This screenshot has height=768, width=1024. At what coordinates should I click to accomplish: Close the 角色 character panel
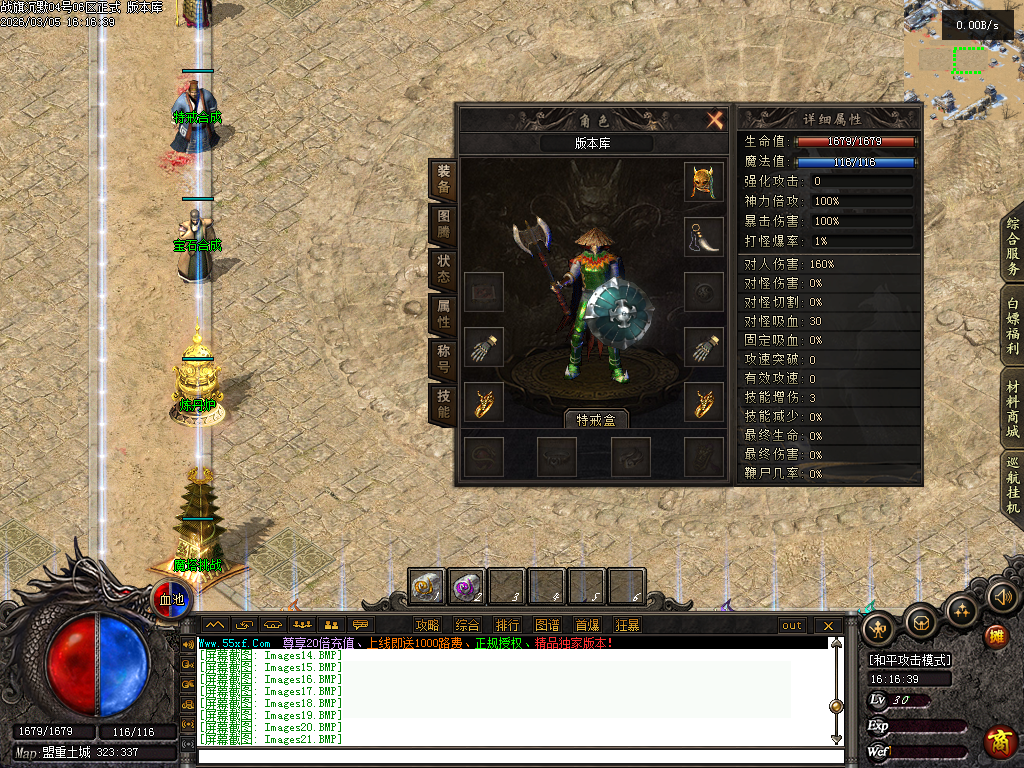tap(715, 121)
